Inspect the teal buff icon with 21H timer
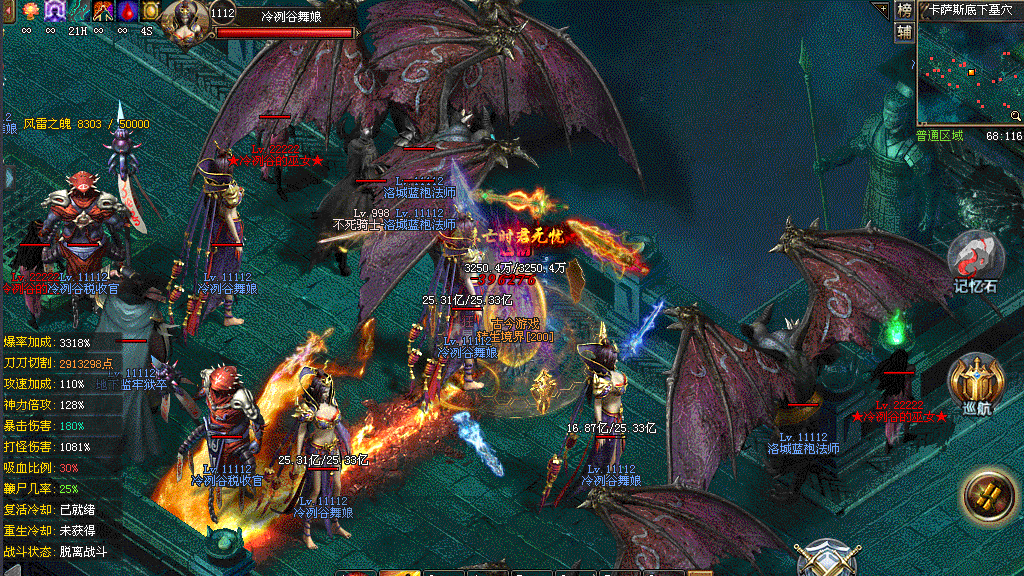The image size is (1024, 576). tap(78, 11)
